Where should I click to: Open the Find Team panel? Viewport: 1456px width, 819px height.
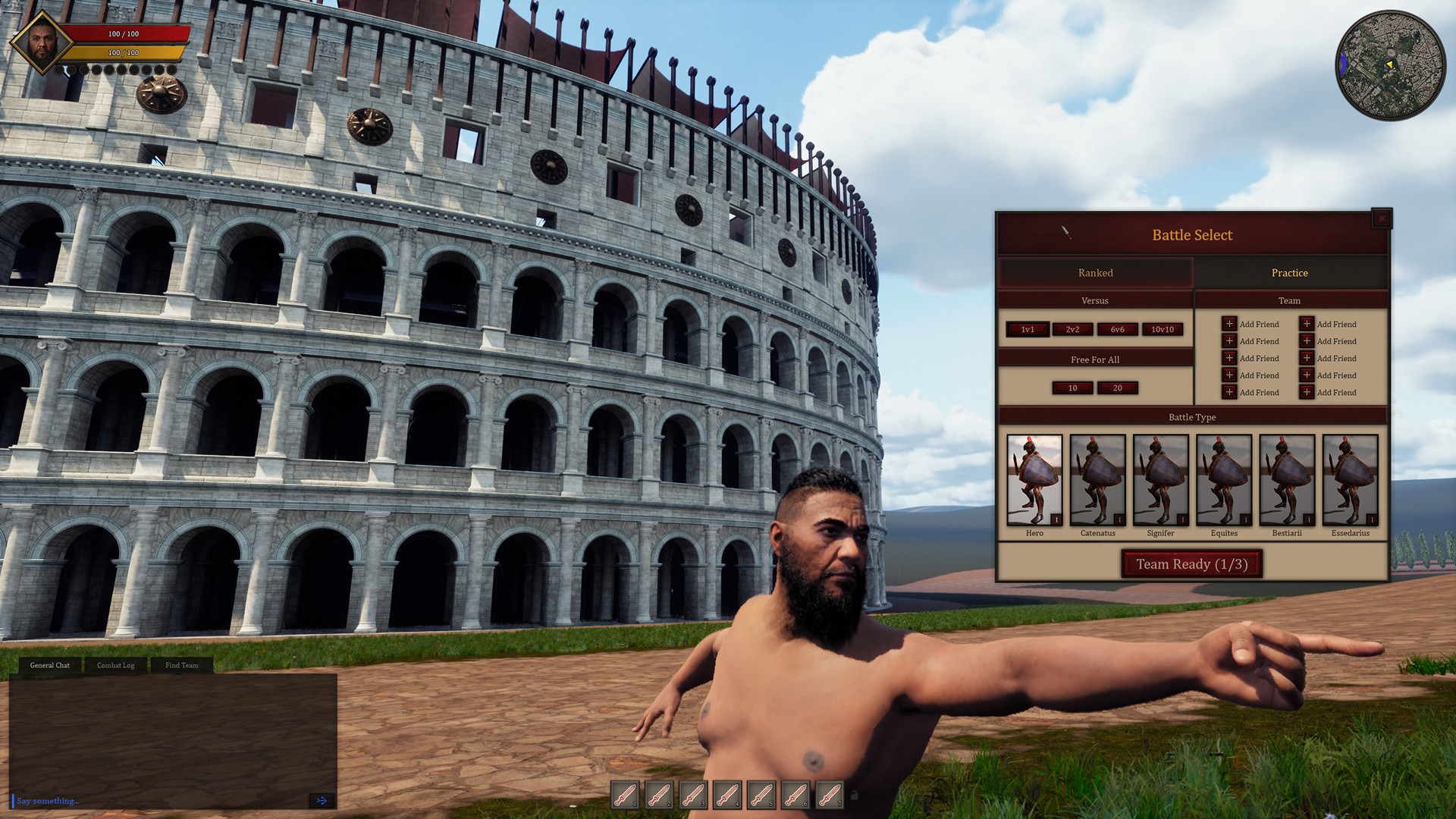coord(180,665)
